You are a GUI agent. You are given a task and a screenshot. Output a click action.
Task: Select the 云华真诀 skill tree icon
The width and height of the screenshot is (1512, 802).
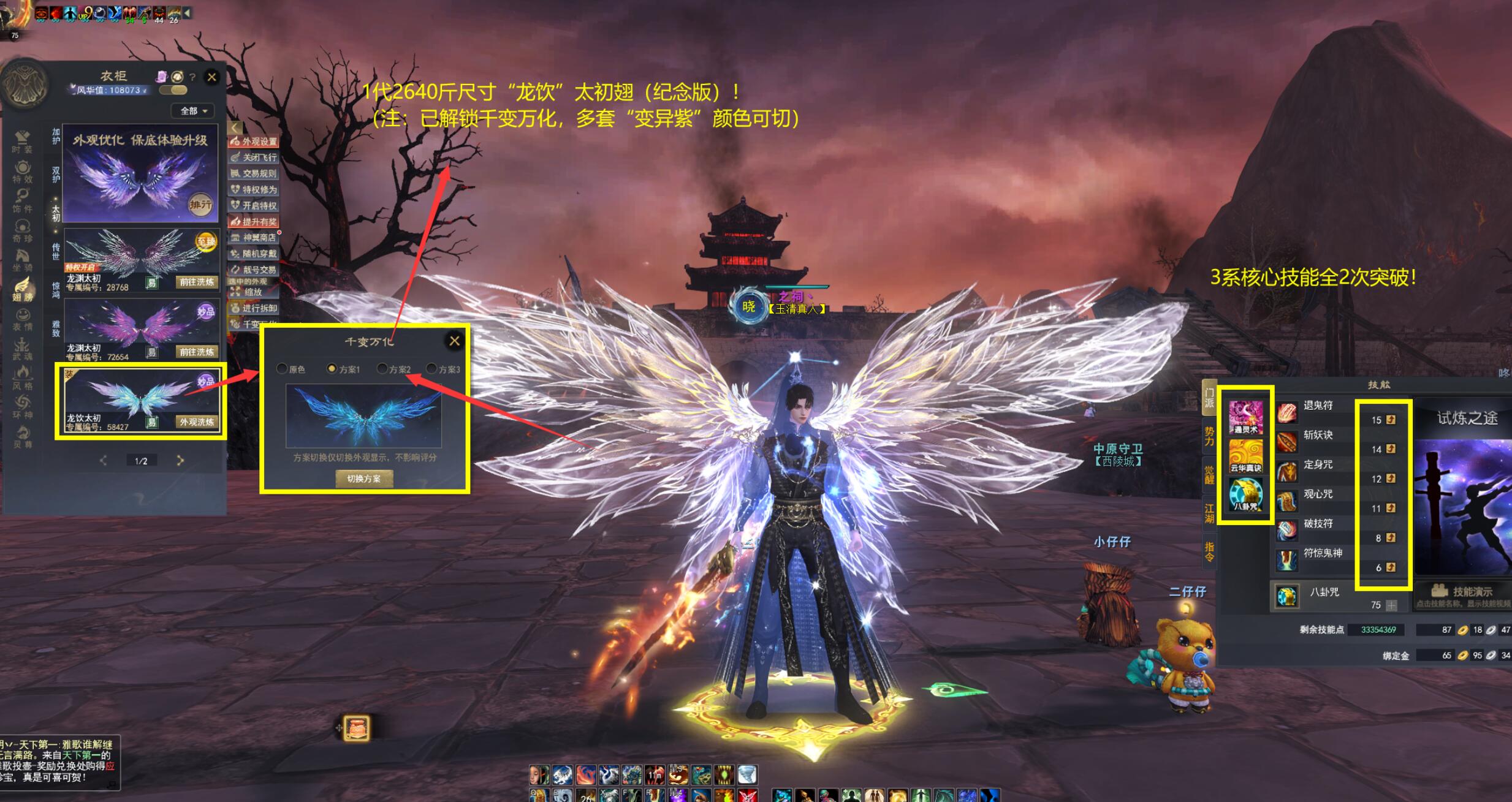[x=1245, y=456]
